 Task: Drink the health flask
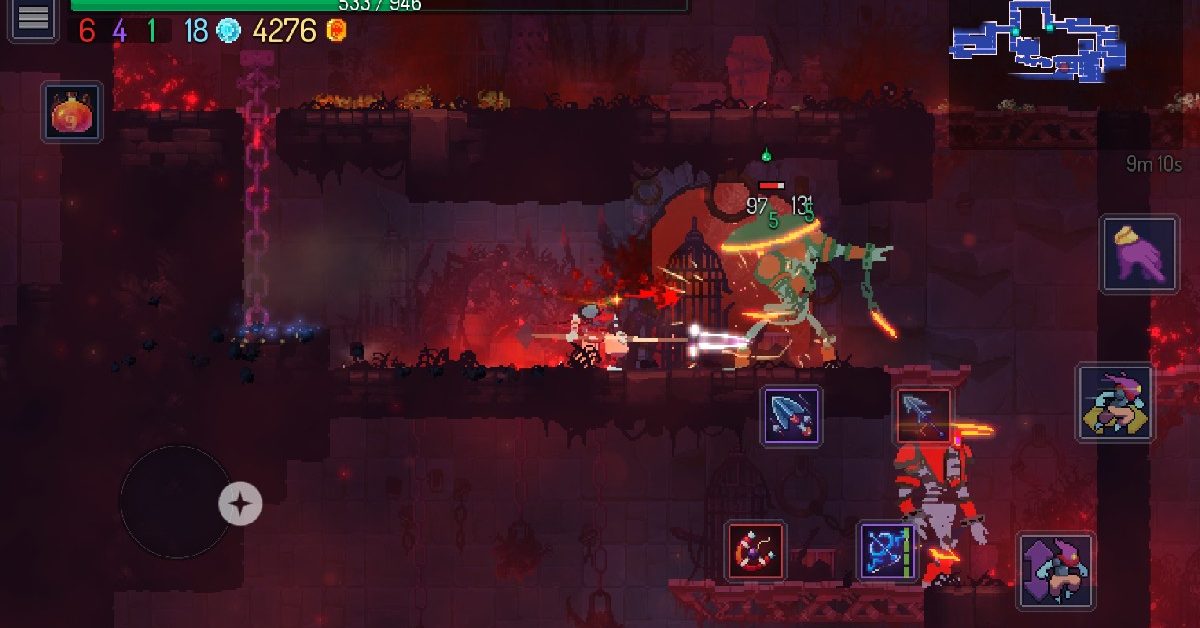click(72, 112)
